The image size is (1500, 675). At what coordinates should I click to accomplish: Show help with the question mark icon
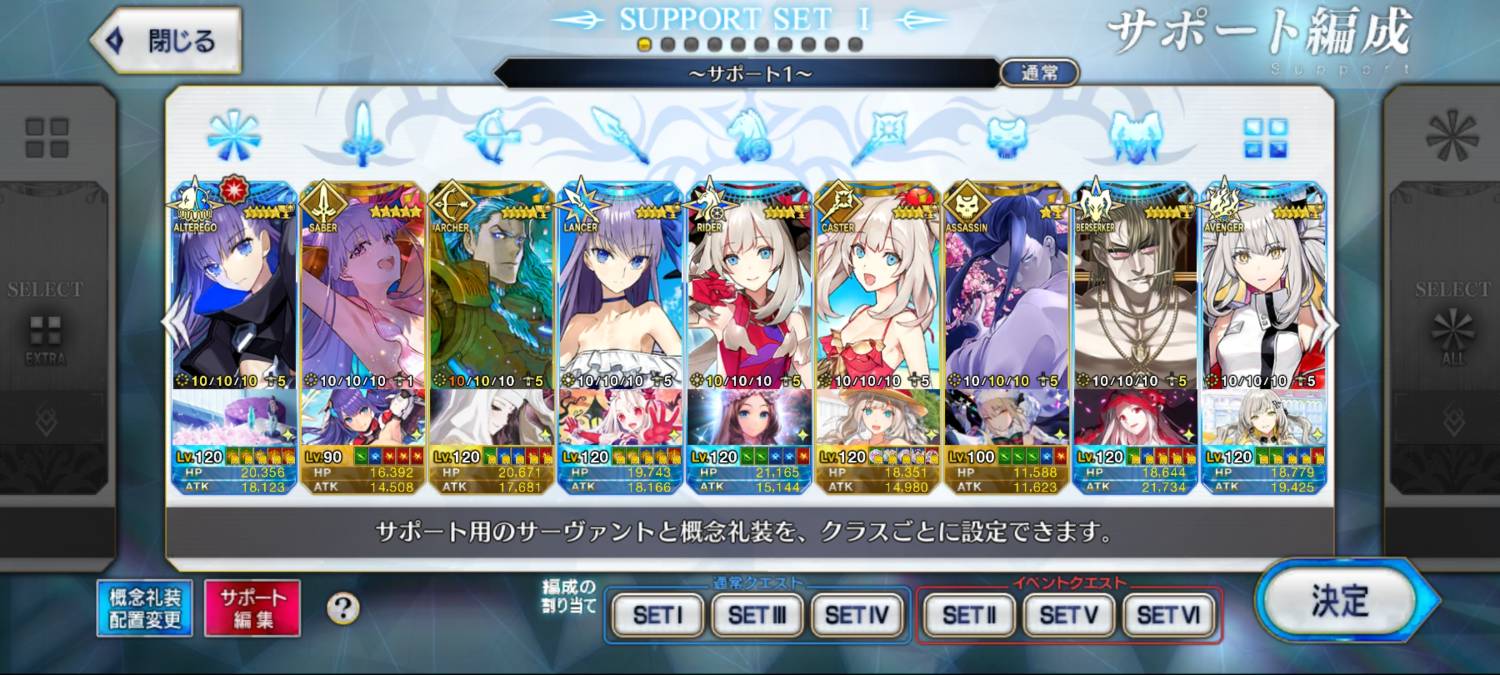coord(343,607)
